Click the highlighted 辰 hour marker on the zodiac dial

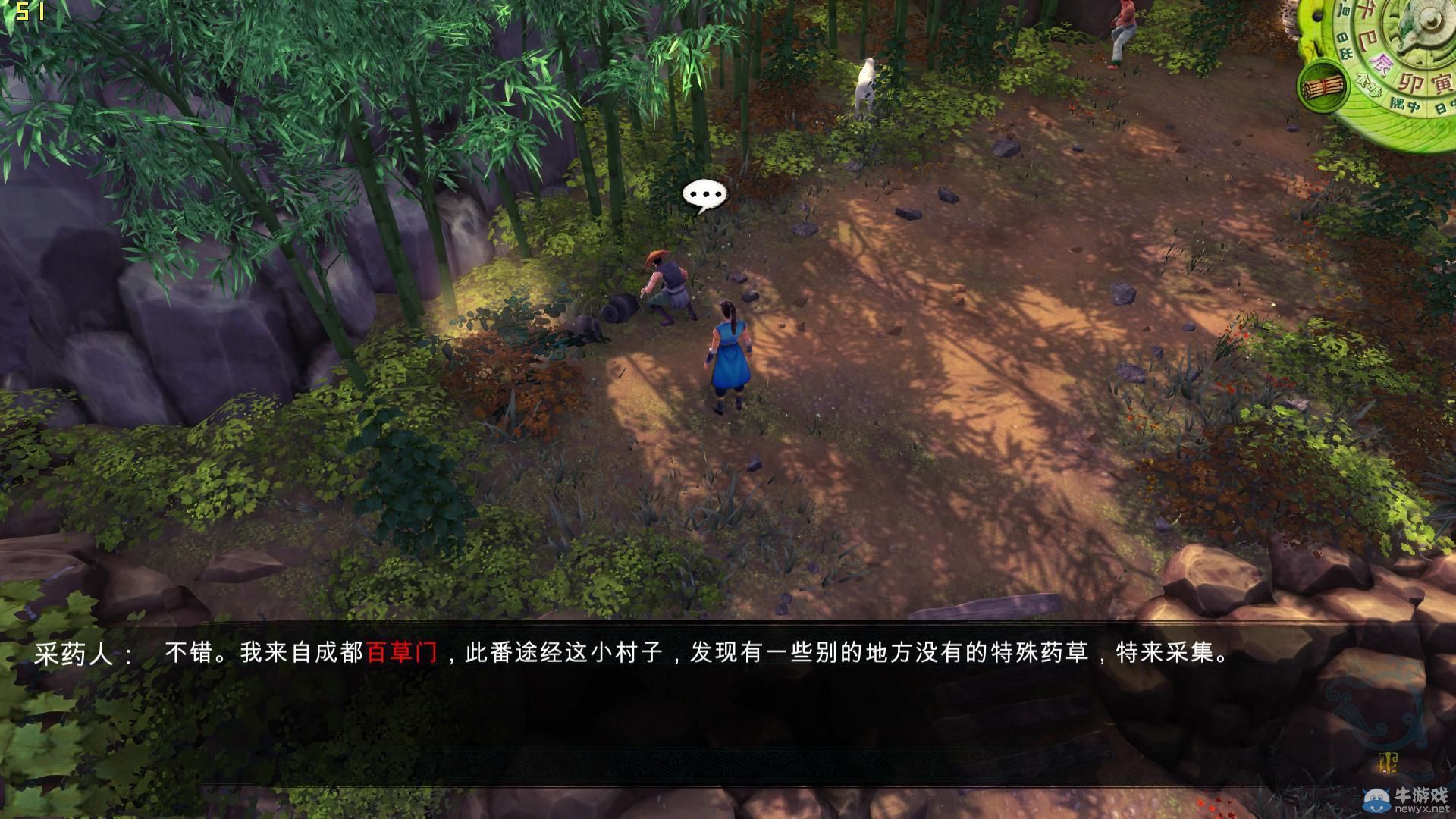pos(1382,63)
